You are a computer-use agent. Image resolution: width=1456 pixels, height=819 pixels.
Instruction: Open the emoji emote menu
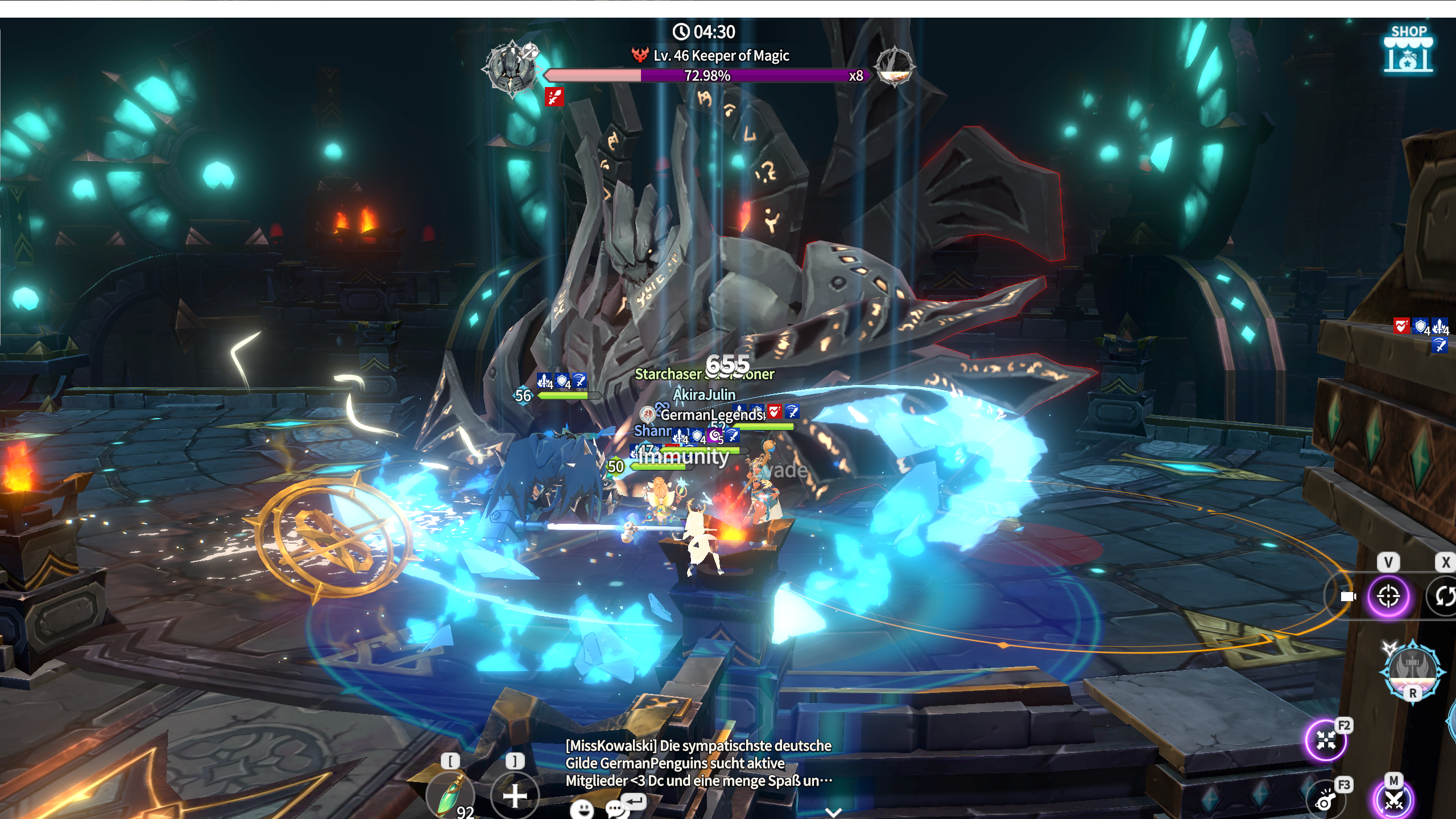(581, 809)
